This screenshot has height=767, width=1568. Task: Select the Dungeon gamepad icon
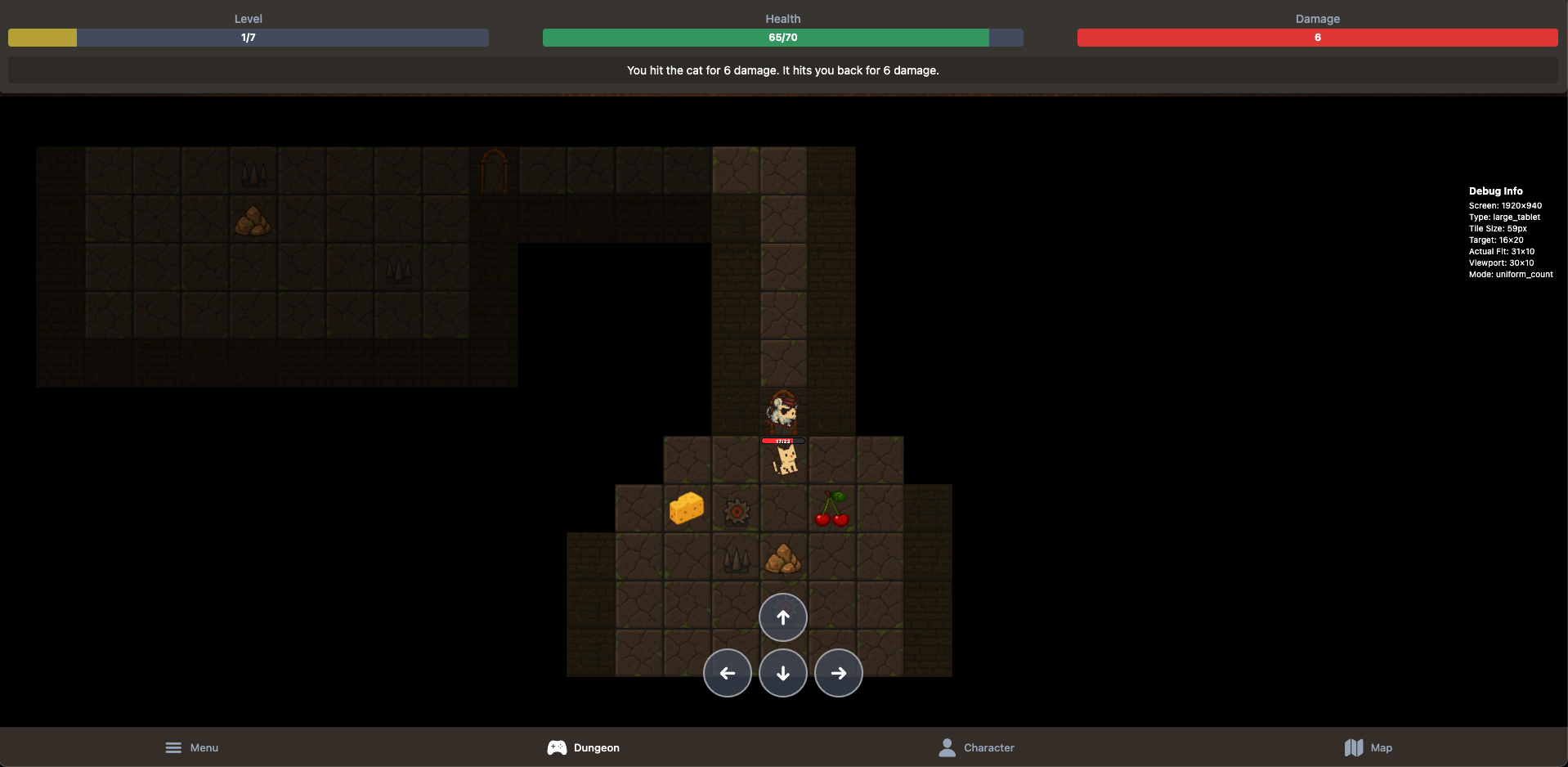[x=557, y=747]
